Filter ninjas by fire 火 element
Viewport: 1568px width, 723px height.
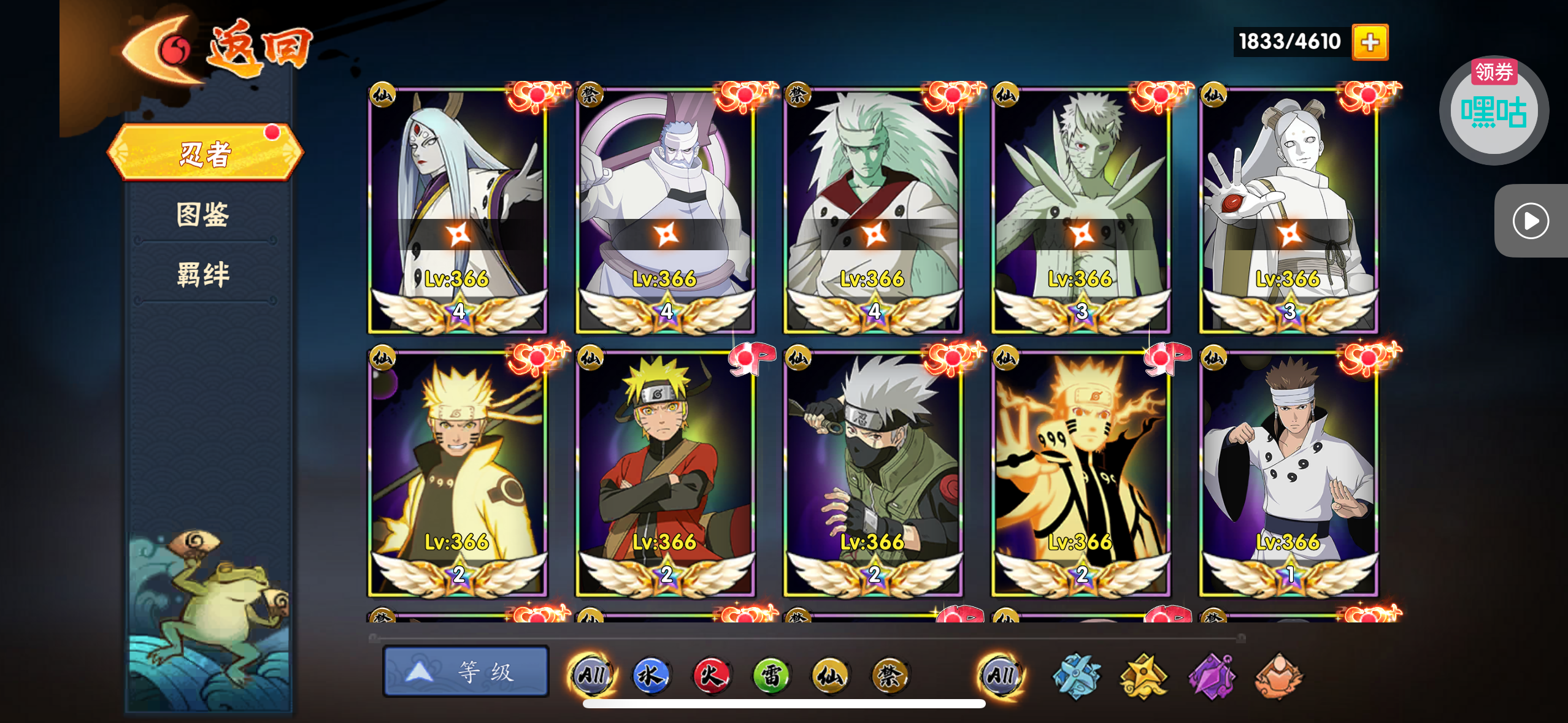click(710, 675)
